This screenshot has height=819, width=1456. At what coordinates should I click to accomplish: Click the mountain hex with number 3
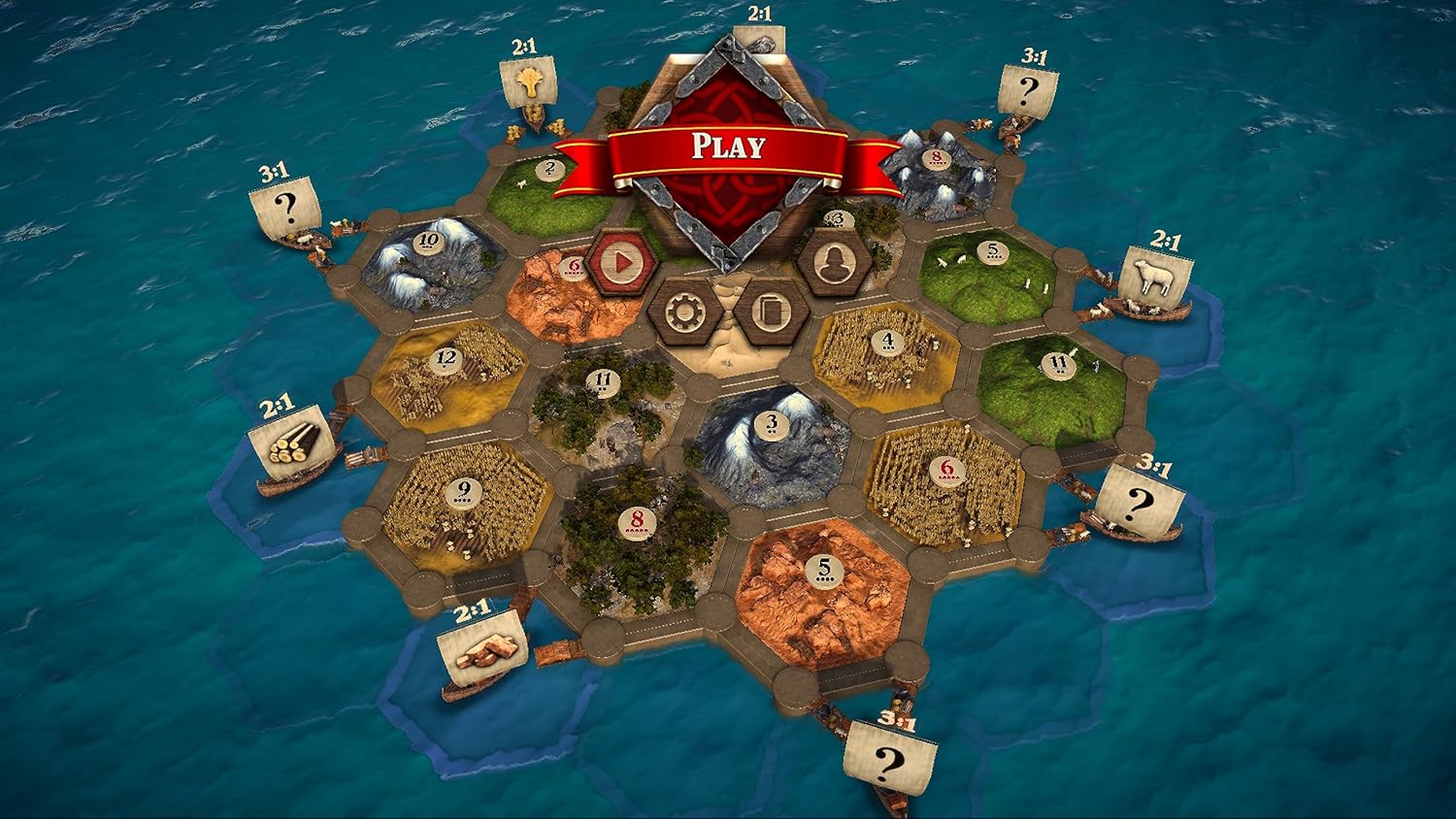click(x=770, y=424)
